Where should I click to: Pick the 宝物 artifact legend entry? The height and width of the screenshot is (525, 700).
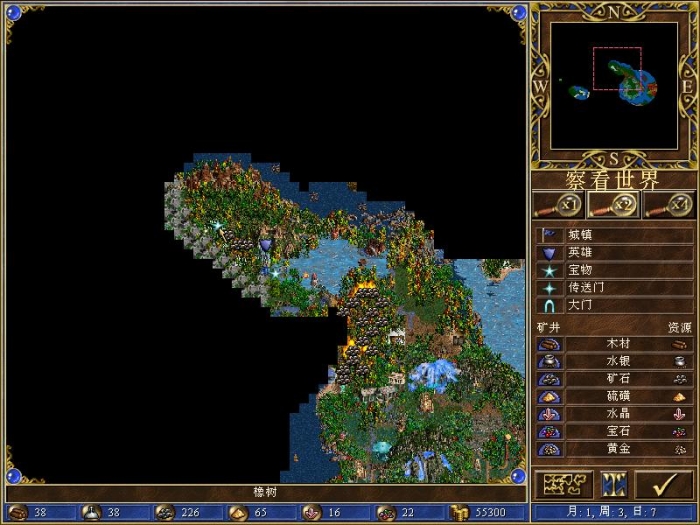pyautogui.click(x=614, y=270)
